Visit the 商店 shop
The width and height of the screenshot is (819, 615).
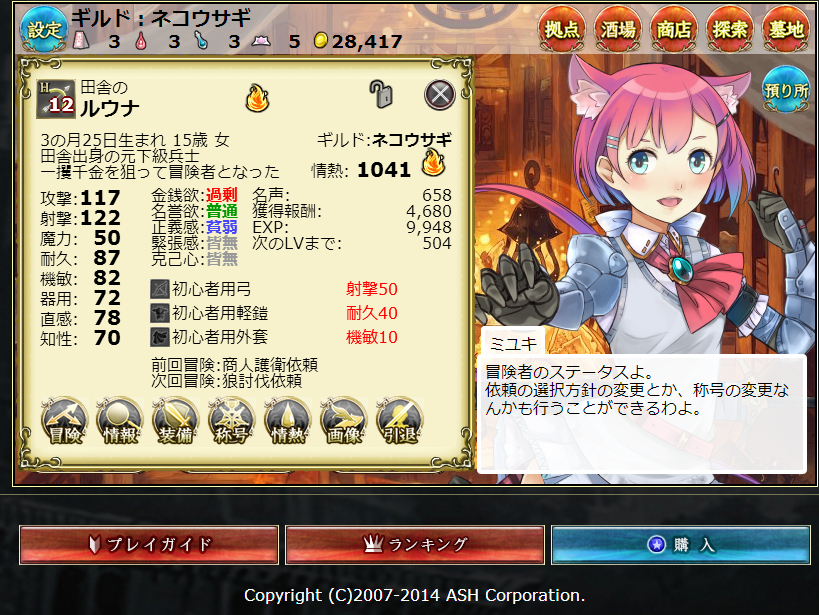point(674,30)
